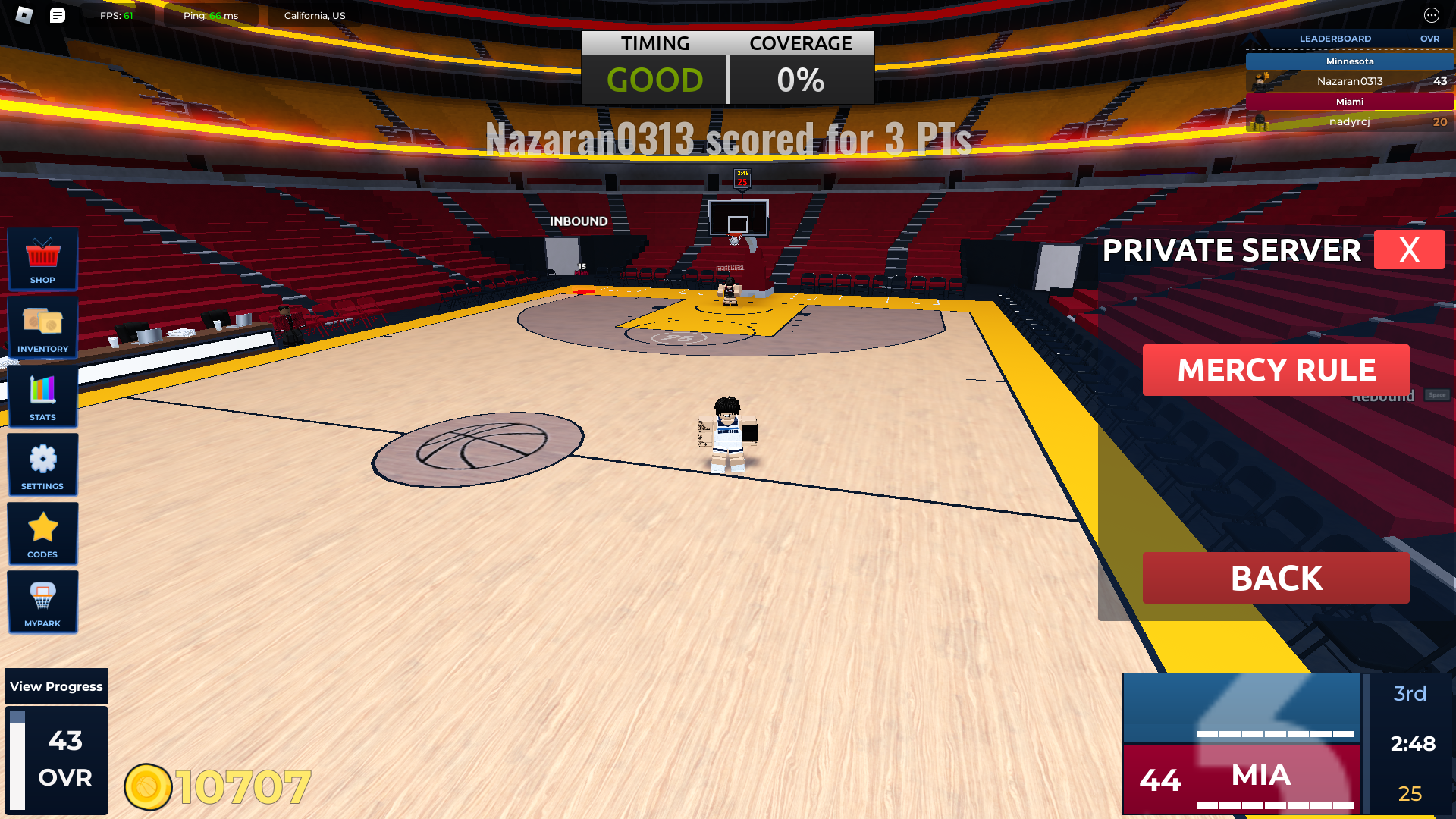Go back from Private Server panel
1456x819 pixels.
(x=1276, y=578)
